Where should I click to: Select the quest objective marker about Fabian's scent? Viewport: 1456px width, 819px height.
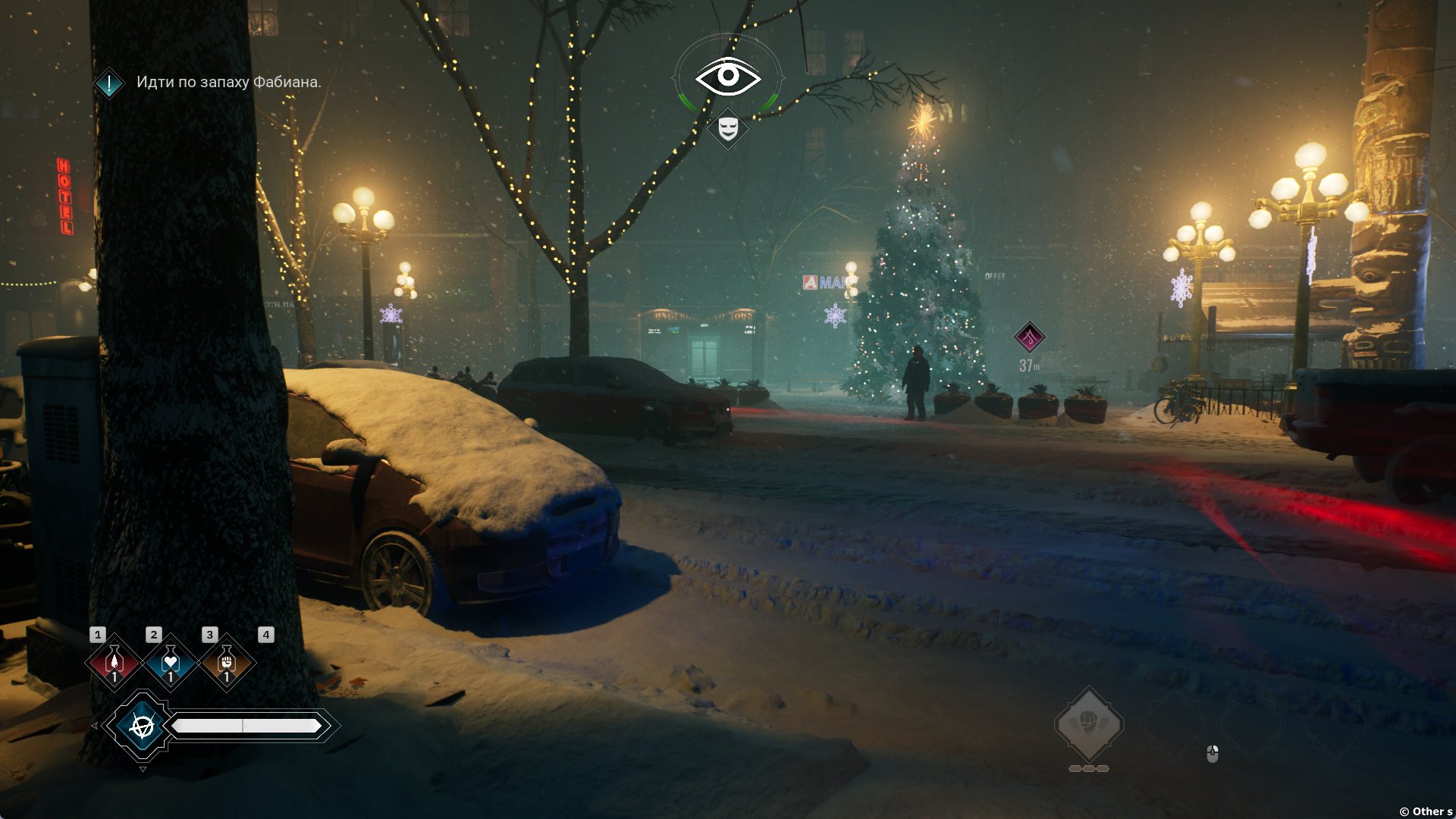pos(109,83)
